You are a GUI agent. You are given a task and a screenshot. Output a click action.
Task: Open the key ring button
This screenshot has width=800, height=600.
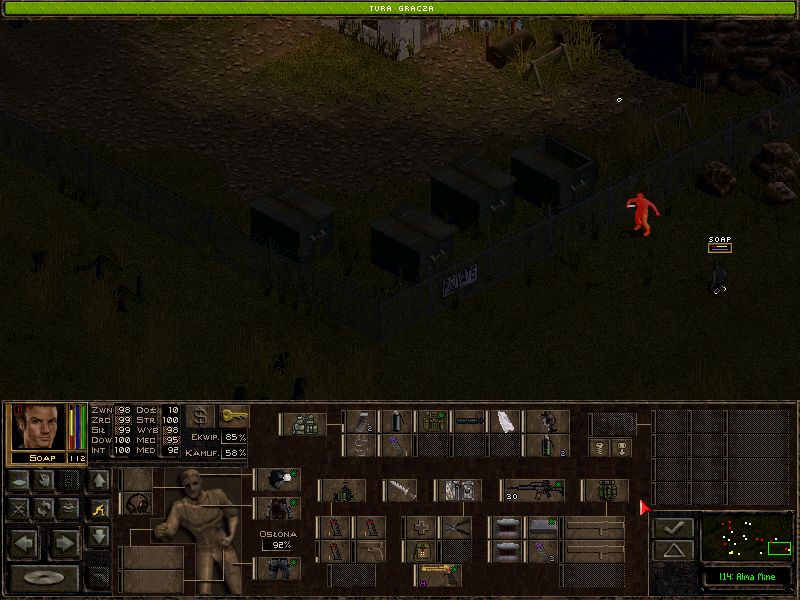233,416
